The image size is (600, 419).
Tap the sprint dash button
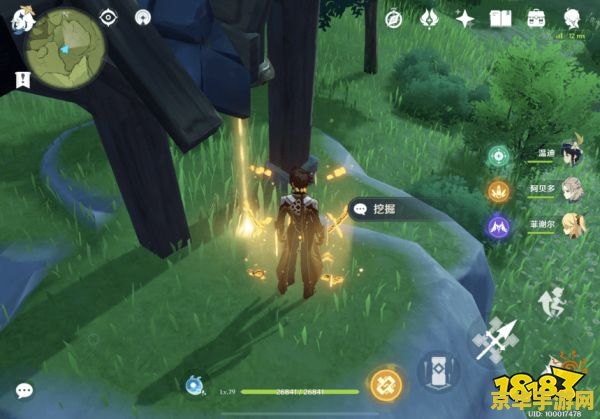552,298
